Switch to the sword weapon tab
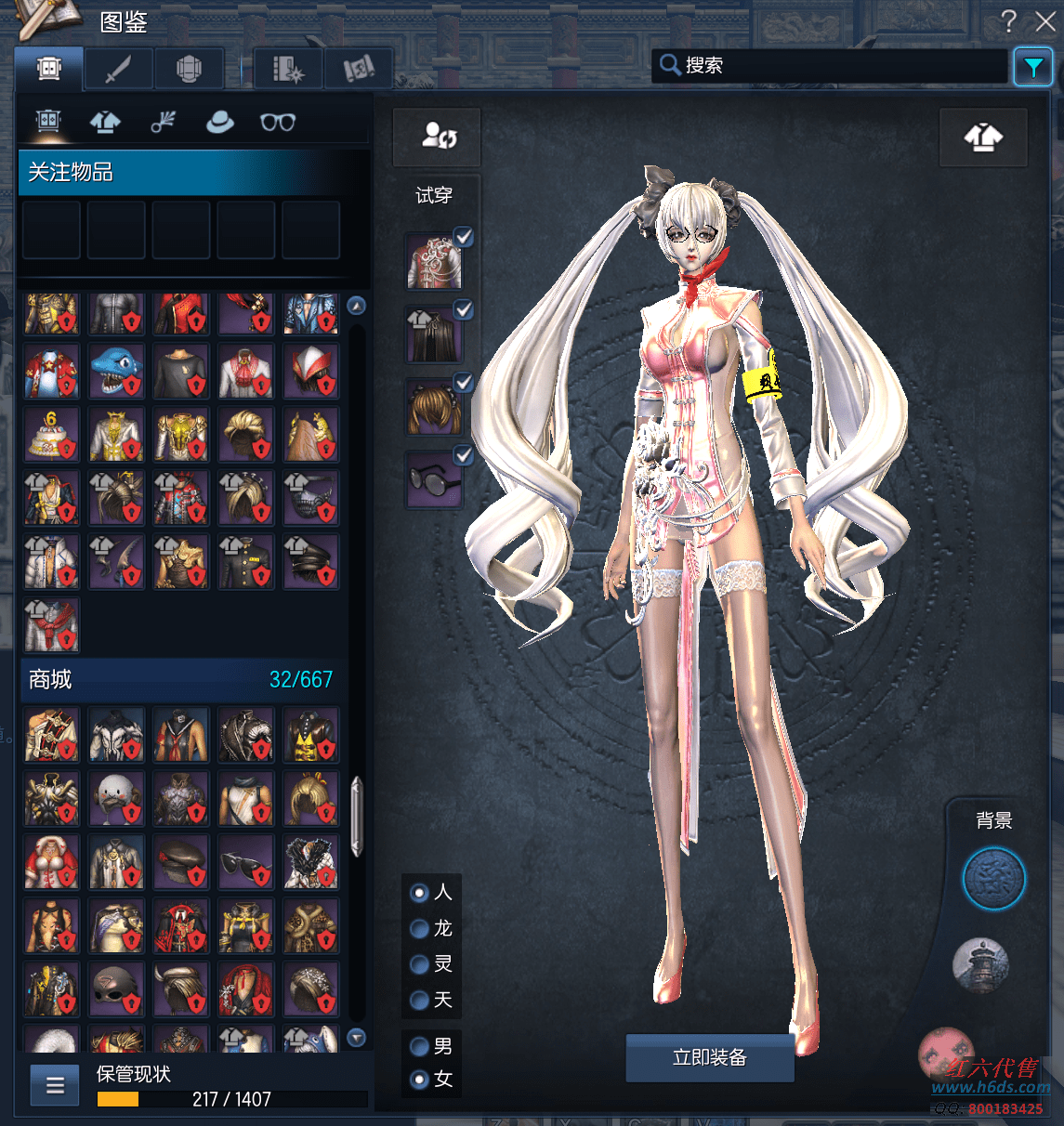 click(118, 69)
